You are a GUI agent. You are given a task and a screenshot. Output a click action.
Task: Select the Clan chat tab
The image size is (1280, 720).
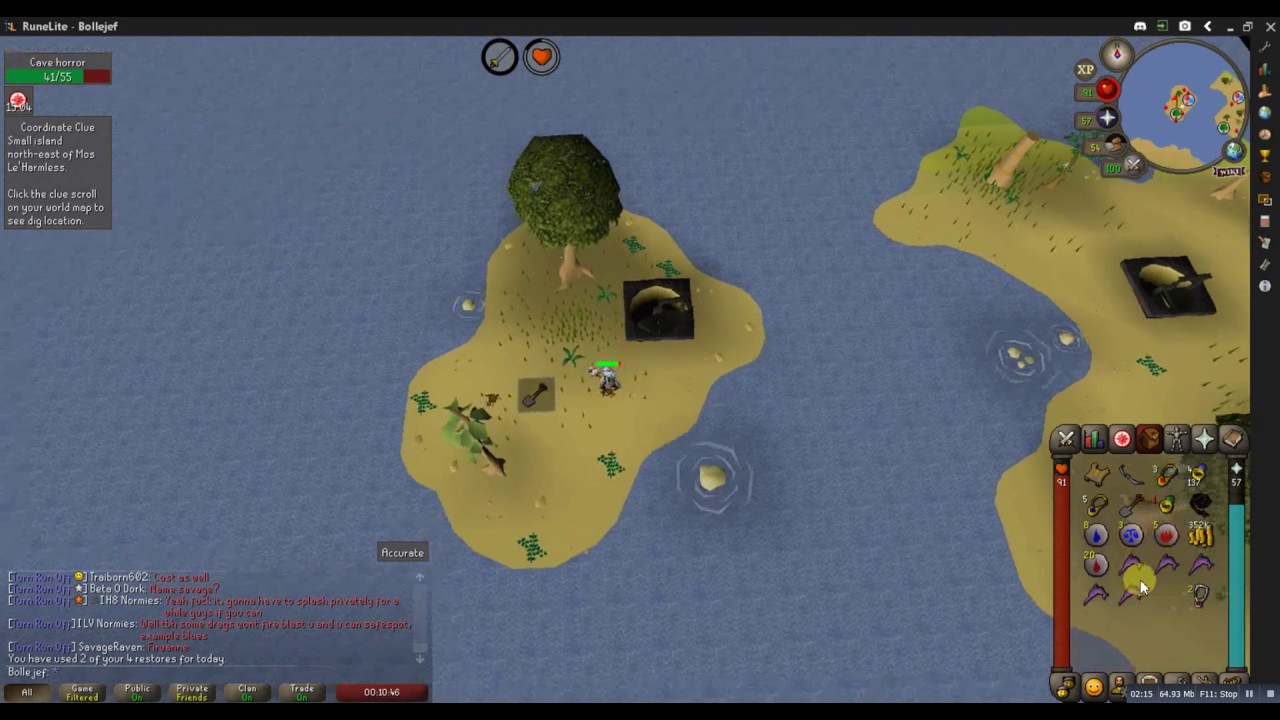point(247,692)
